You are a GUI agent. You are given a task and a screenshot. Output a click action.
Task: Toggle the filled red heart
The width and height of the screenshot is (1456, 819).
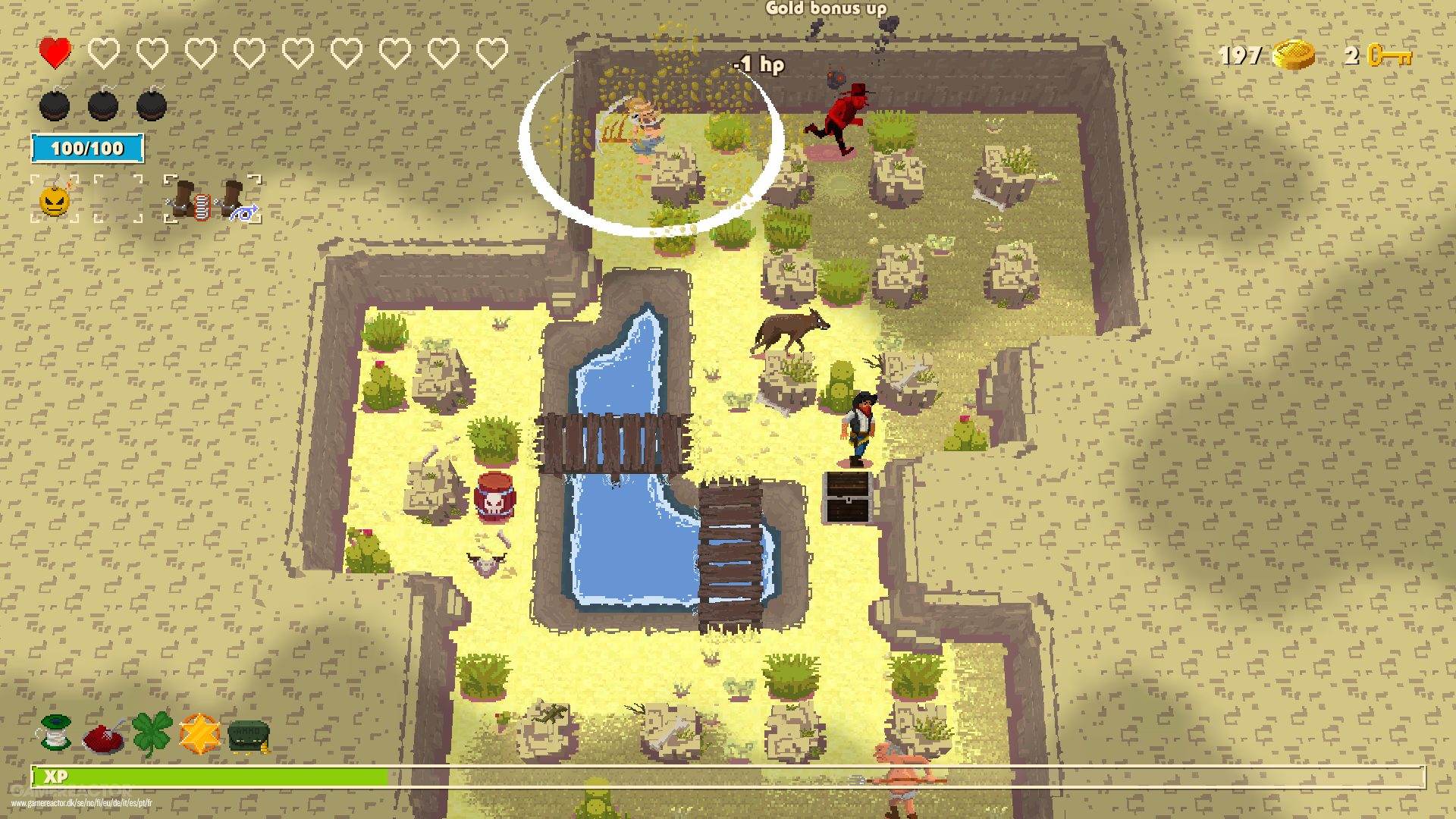(55, 53)
